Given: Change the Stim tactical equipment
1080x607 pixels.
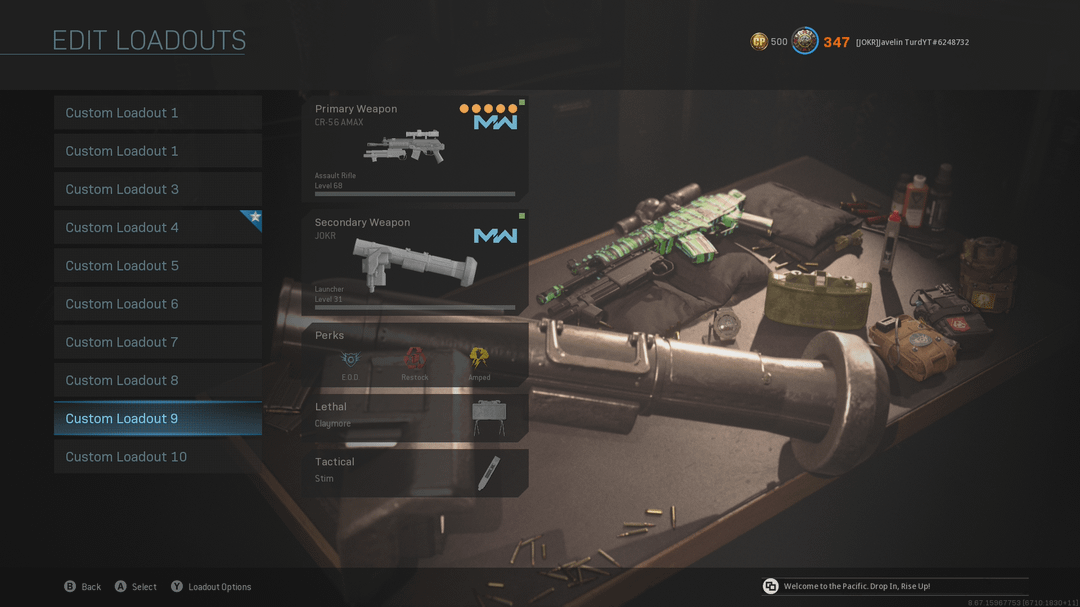Looking at the screenshot, I should pyautogui.click(x=415, y=471).
